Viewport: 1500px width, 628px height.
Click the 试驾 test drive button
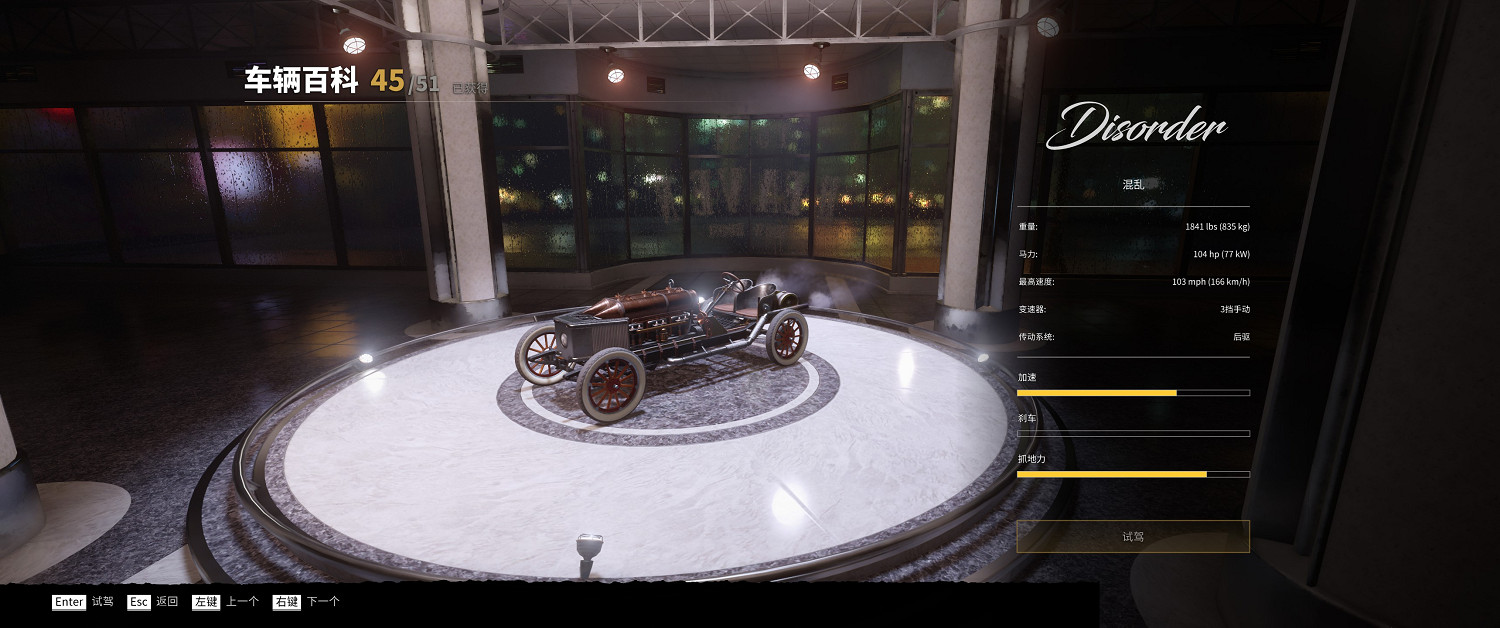coord(1132,537)
